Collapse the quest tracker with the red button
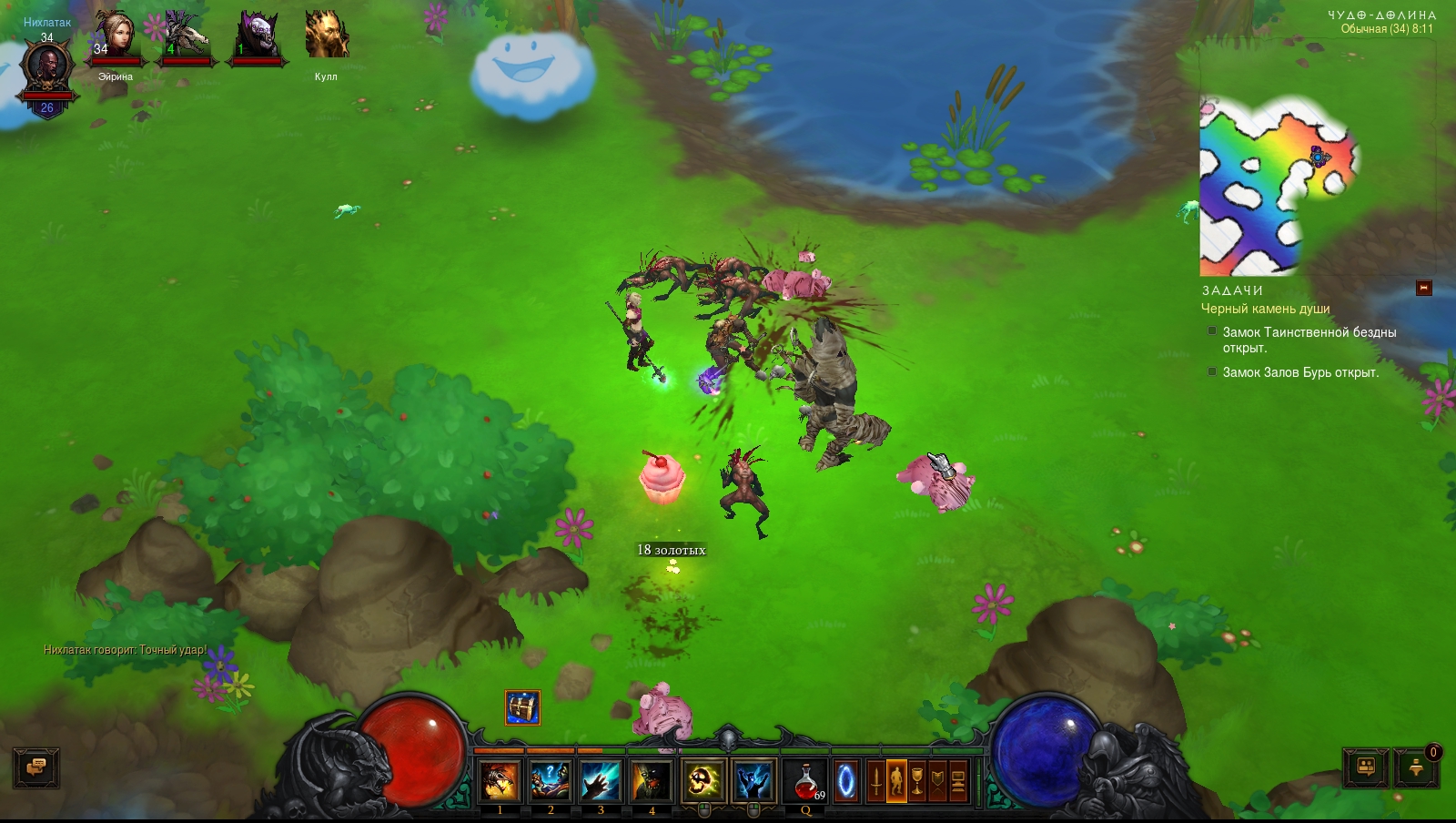Screen dimensions: 1456x823 pyautogui.click(x=1424, y=289)
